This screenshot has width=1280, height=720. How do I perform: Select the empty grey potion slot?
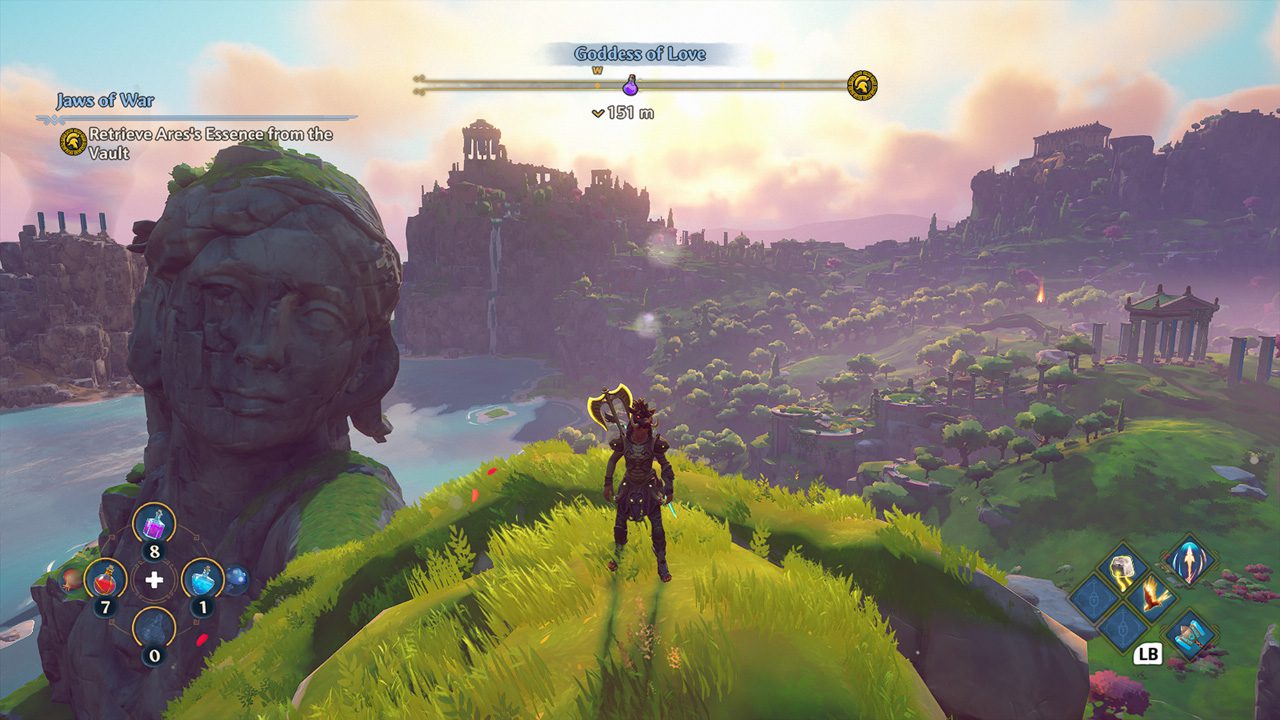tap(154, 626)
